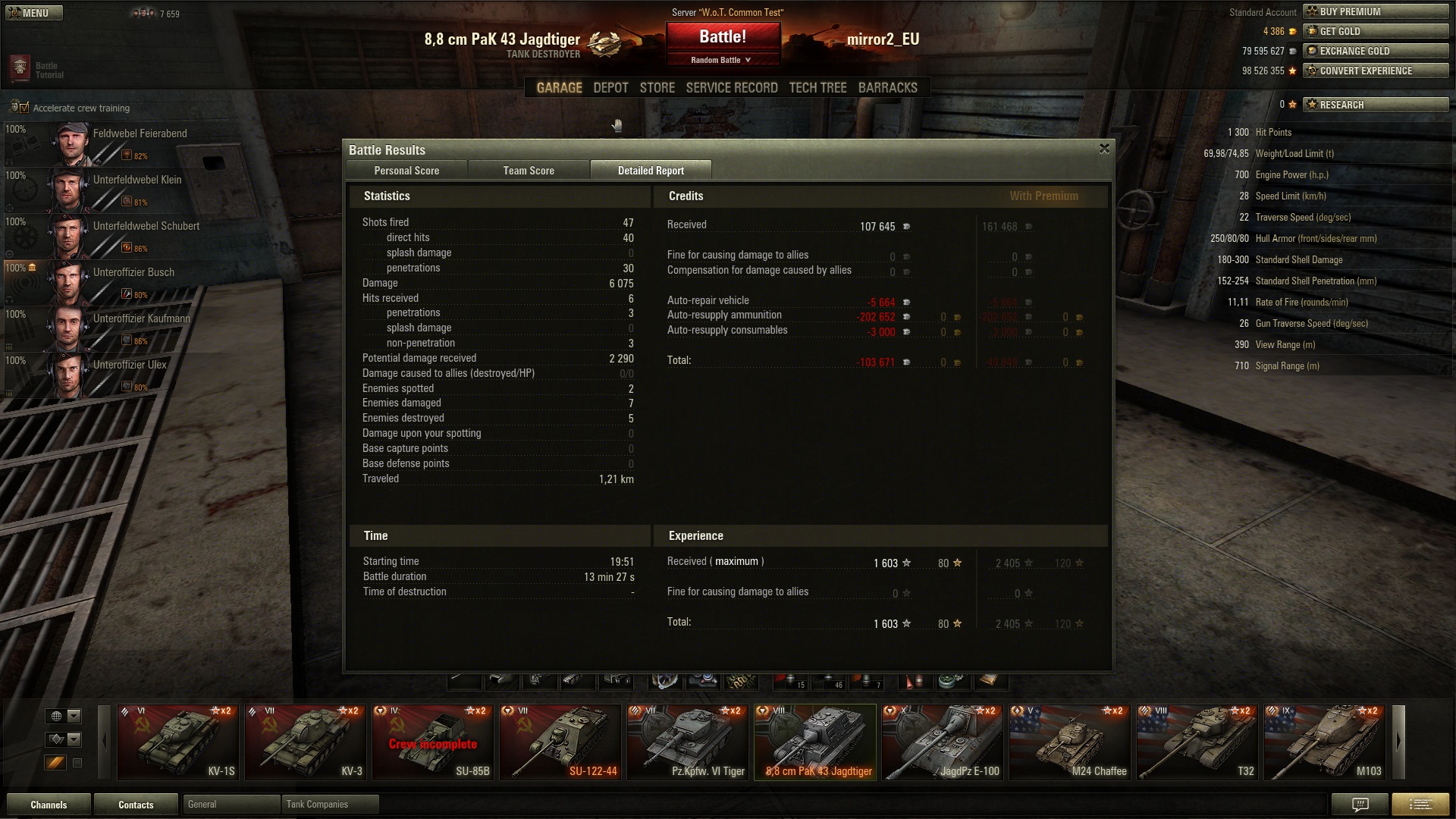Close the Battle Results window
The height and width of the screenshot is (819, 1456).
1104,149
